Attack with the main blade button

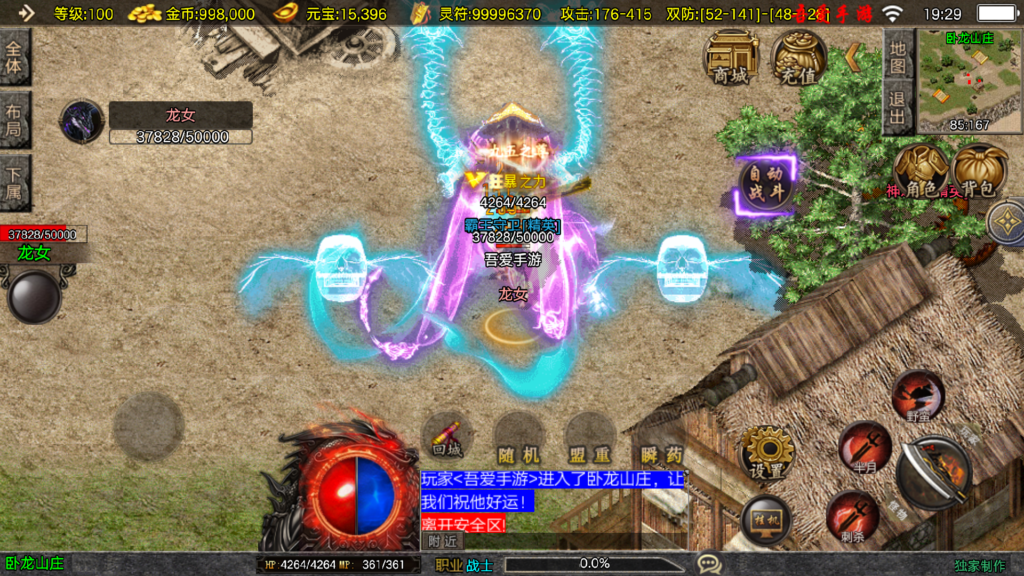(x=935, y=475)
